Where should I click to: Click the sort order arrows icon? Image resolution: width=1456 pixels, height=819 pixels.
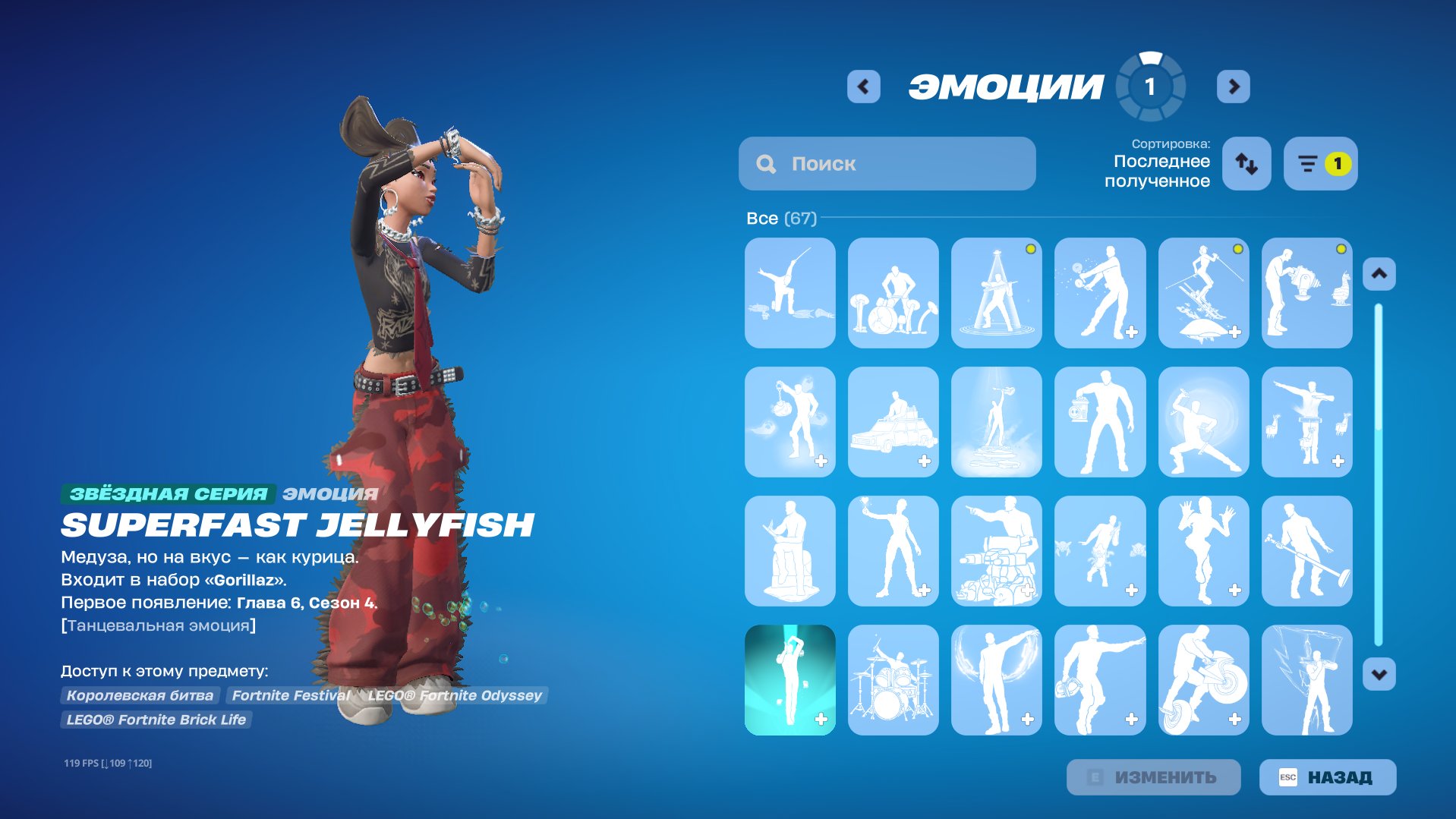tap(1246, 163)
